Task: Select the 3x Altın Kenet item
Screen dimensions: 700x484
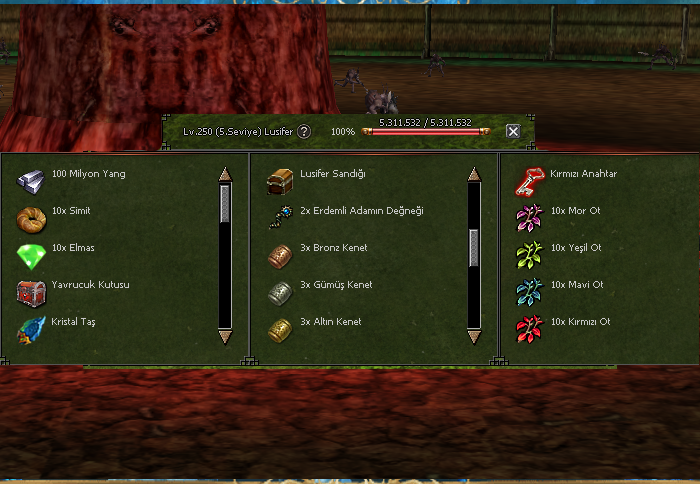Action: 280,329
